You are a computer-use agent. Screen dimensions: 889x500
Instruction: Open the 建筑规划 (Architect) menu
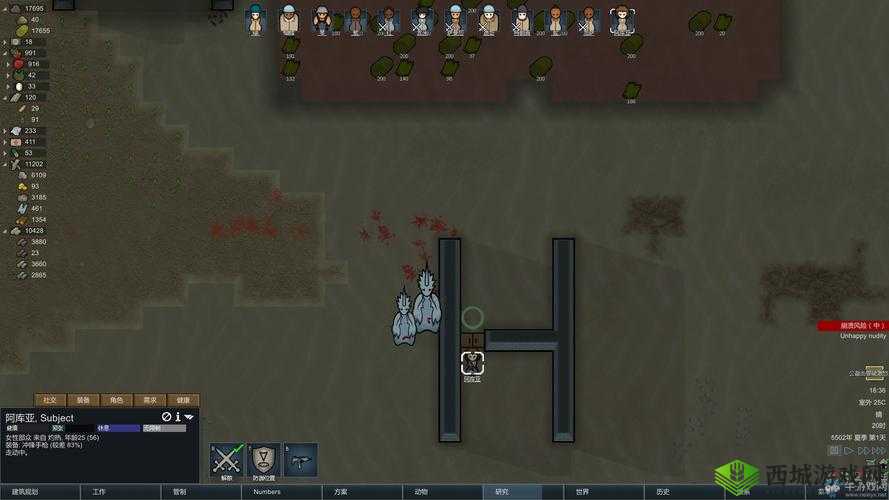[26, 492]
